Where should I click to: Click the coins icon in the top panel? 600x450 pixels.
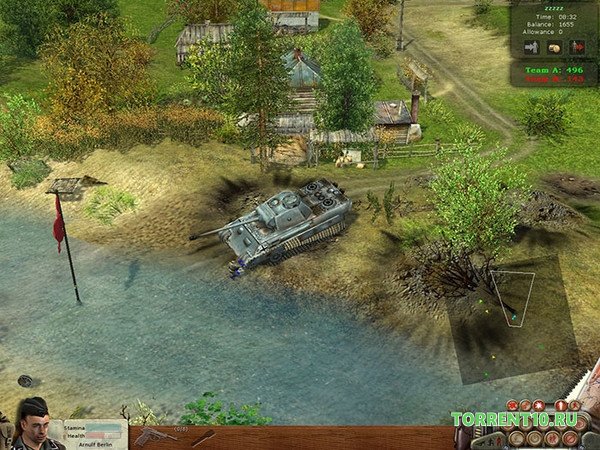(x=554, y=47)
